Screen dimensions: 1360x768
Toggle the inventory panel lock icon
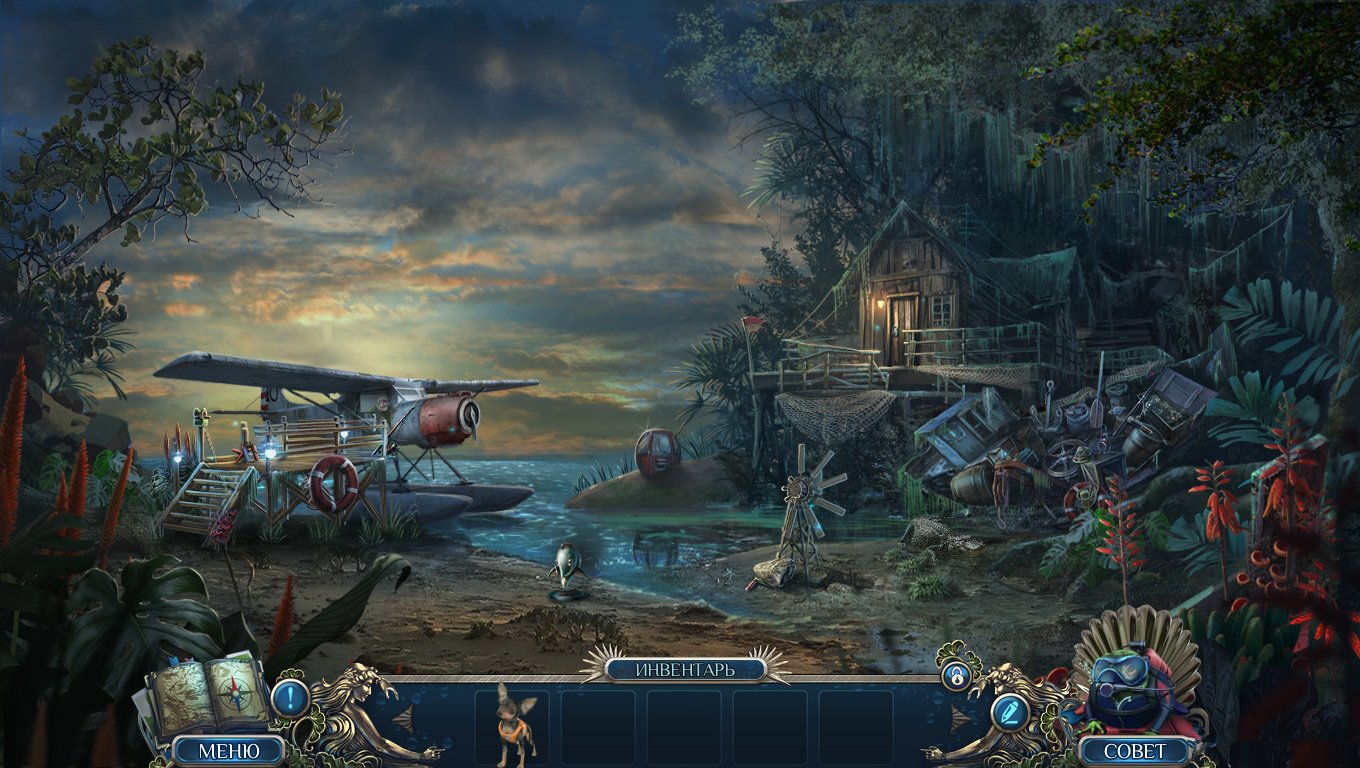point(957,676)
